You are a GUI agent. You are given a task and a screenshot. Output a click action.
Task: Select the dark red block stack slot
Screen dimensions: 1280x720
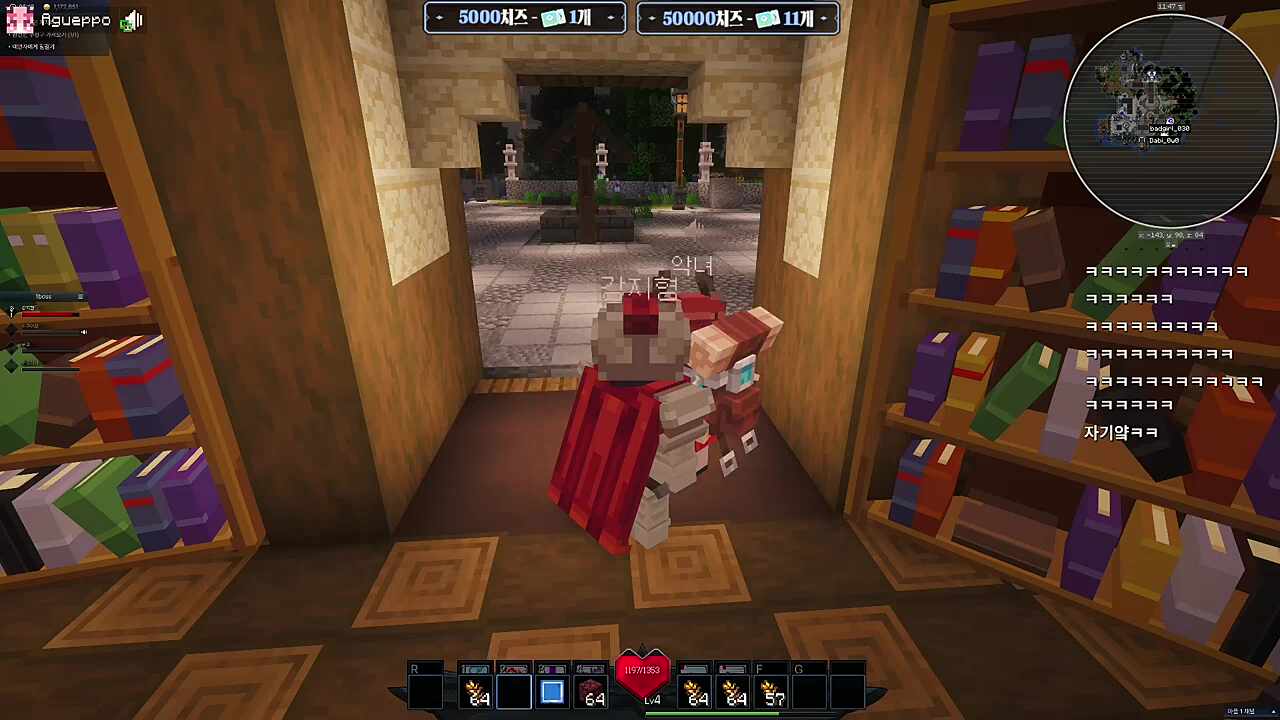coord(591,692)
